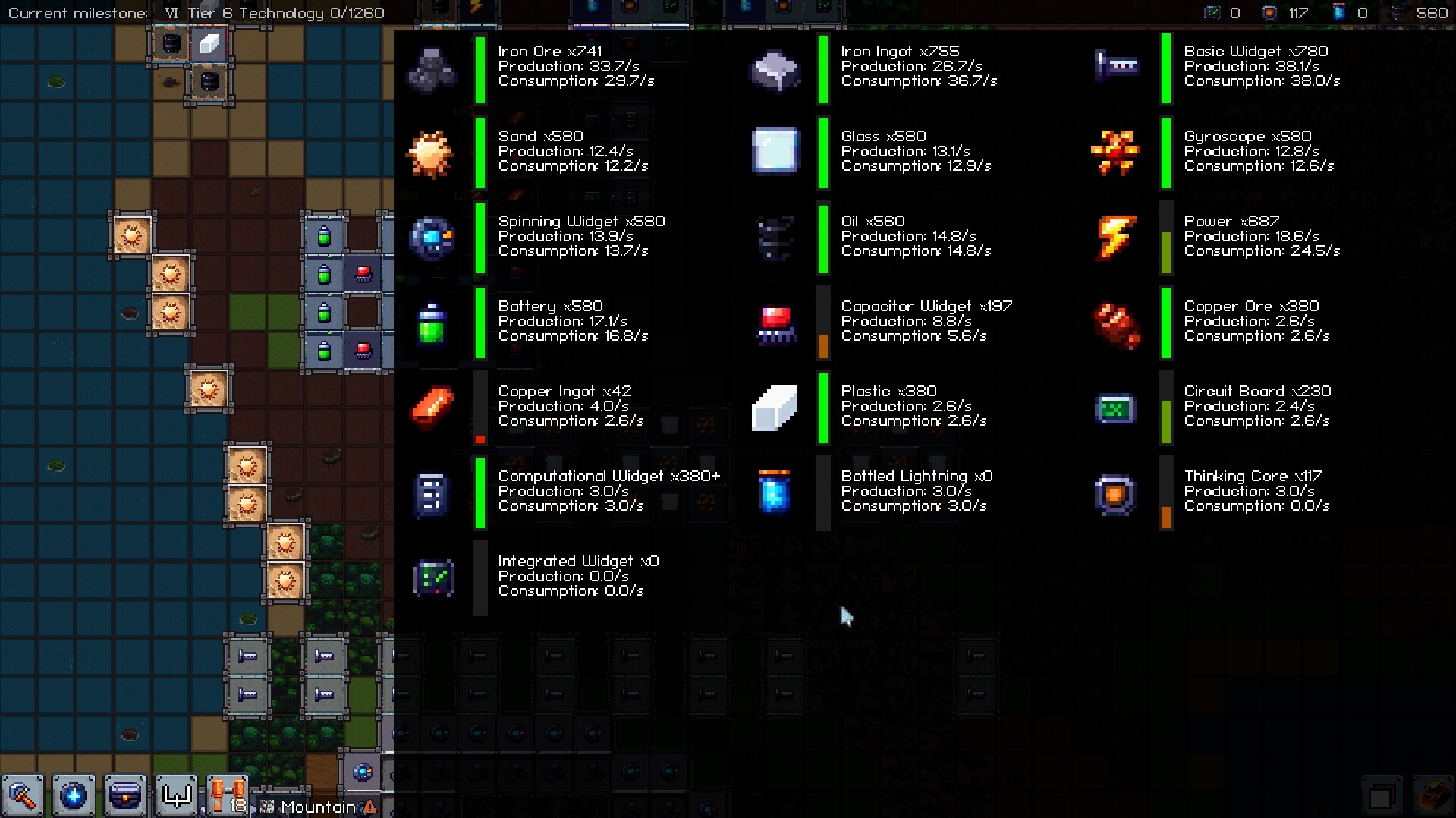
Task: Click the Iron Ore item icon
Action: pos(432,70)
